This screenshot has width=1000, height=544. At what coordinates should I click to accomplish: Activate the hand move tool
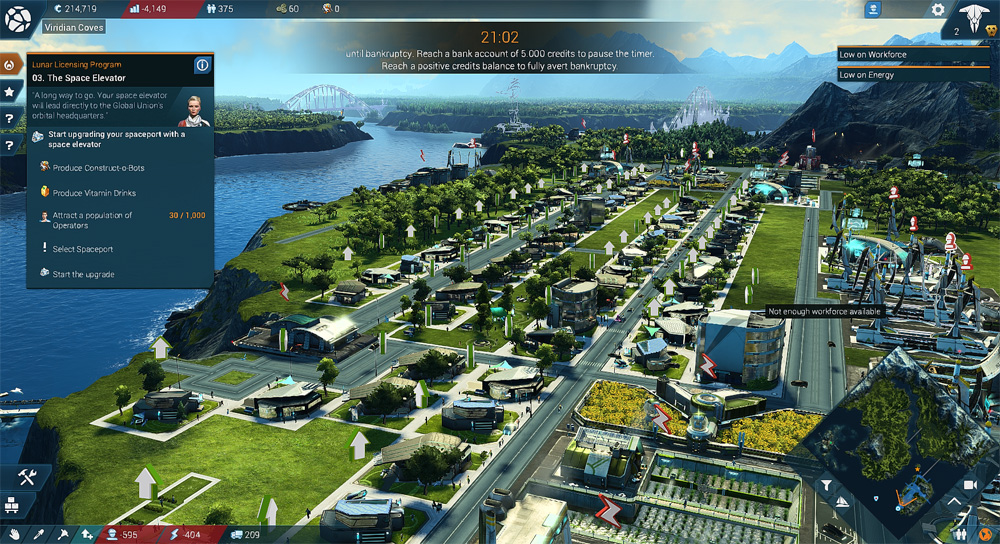coord(12,535)
